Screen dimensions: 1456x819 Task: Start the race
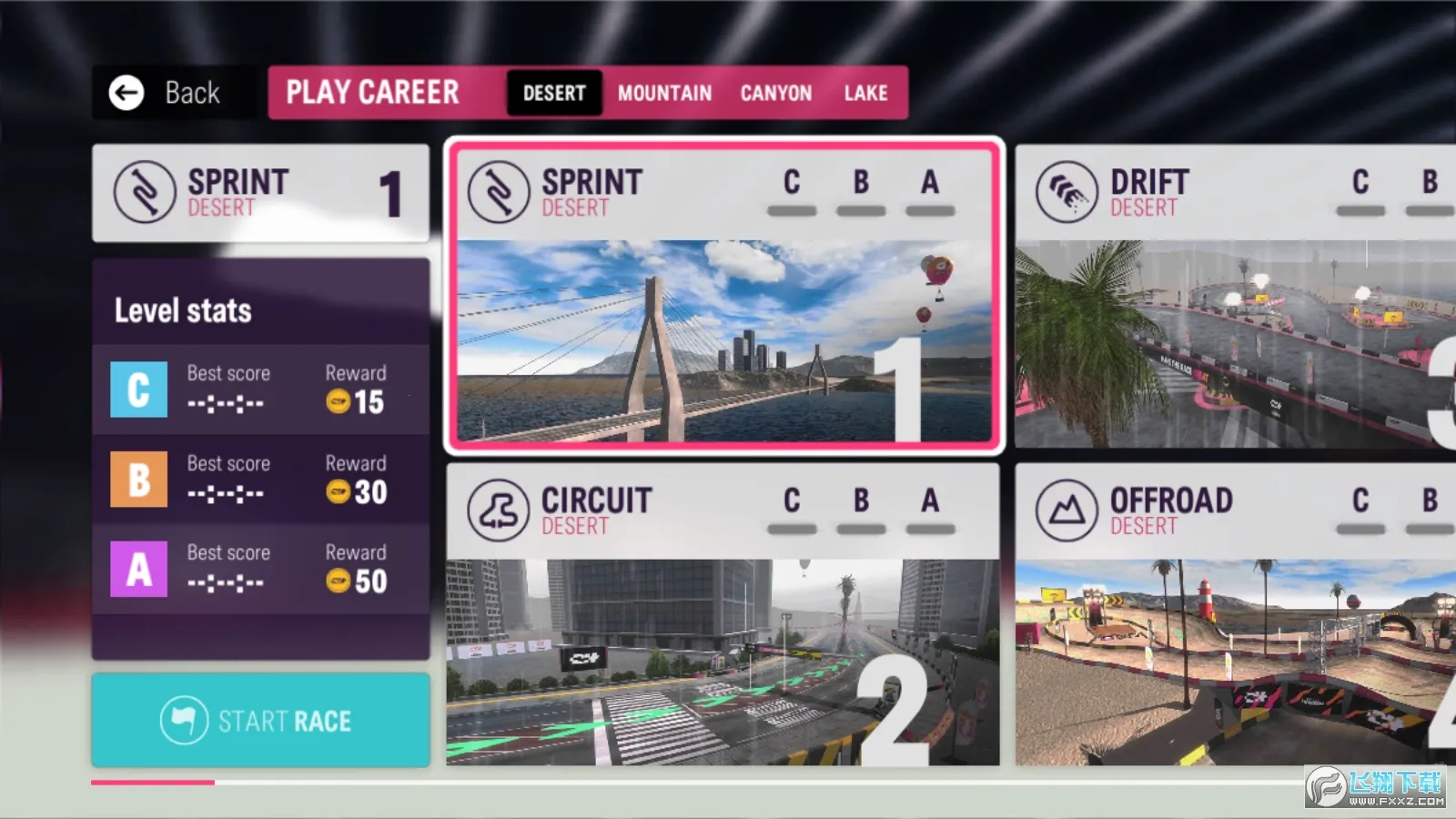coord(260,721)
